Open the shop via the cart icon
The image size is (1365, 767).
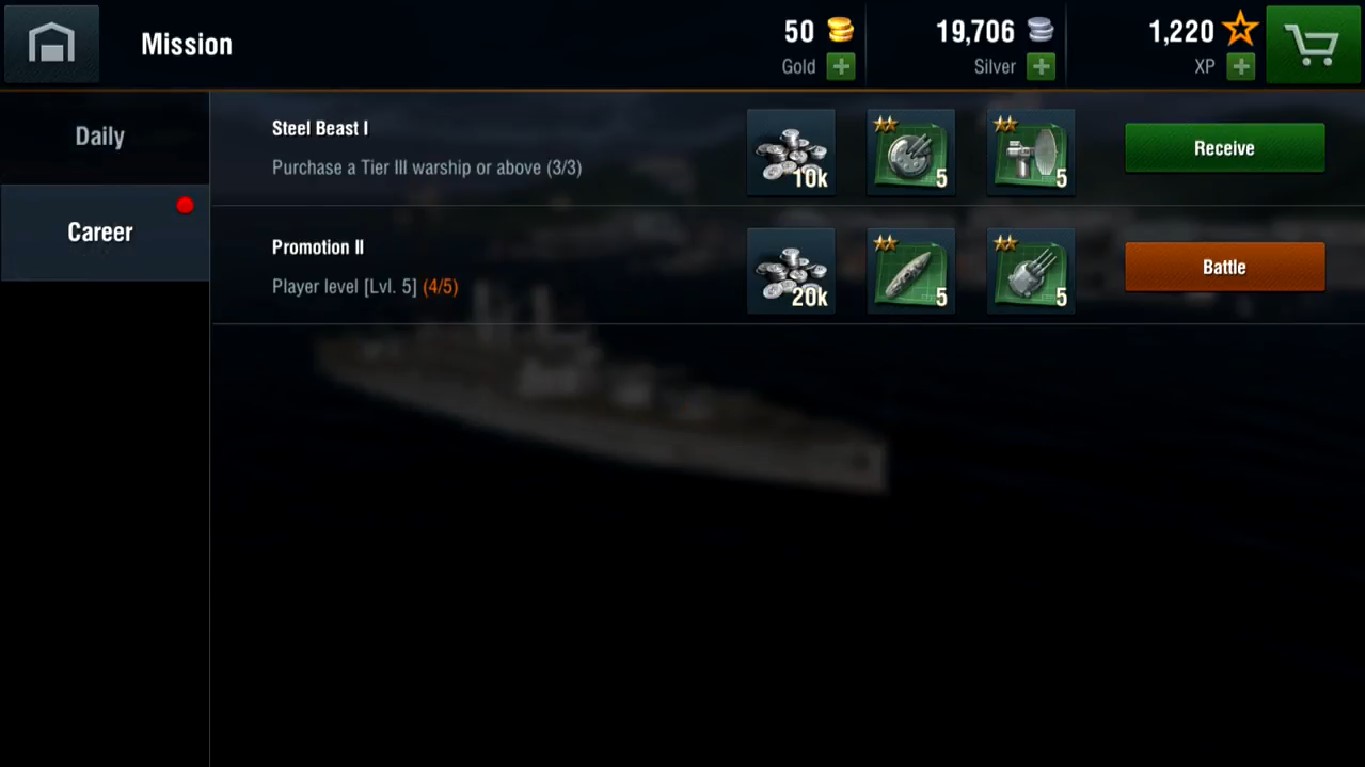click(x=1313, y=44)
